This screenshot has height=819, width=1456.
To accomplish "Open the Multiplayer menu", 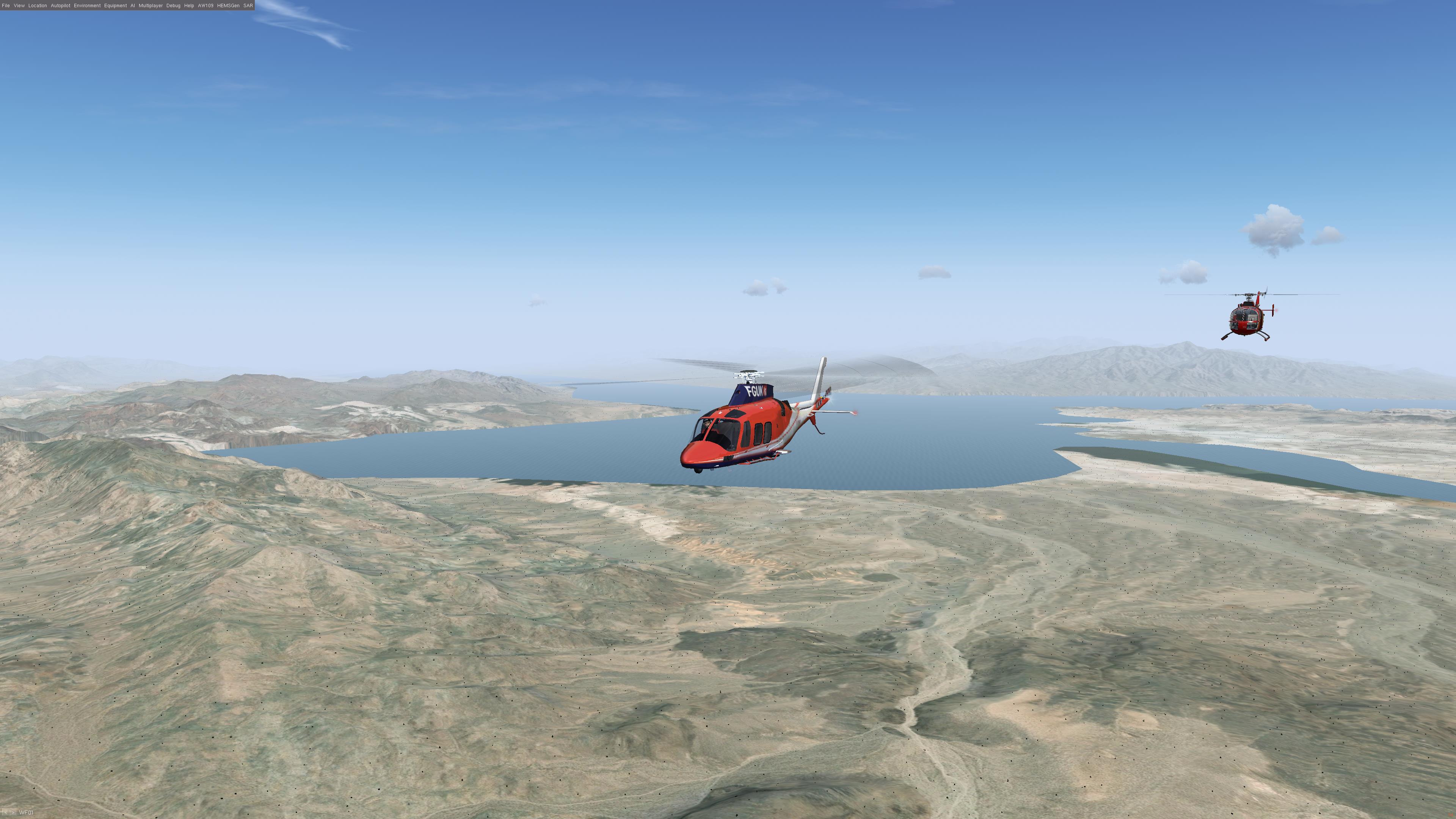I will pyautogui.click(x=151, y=6).
